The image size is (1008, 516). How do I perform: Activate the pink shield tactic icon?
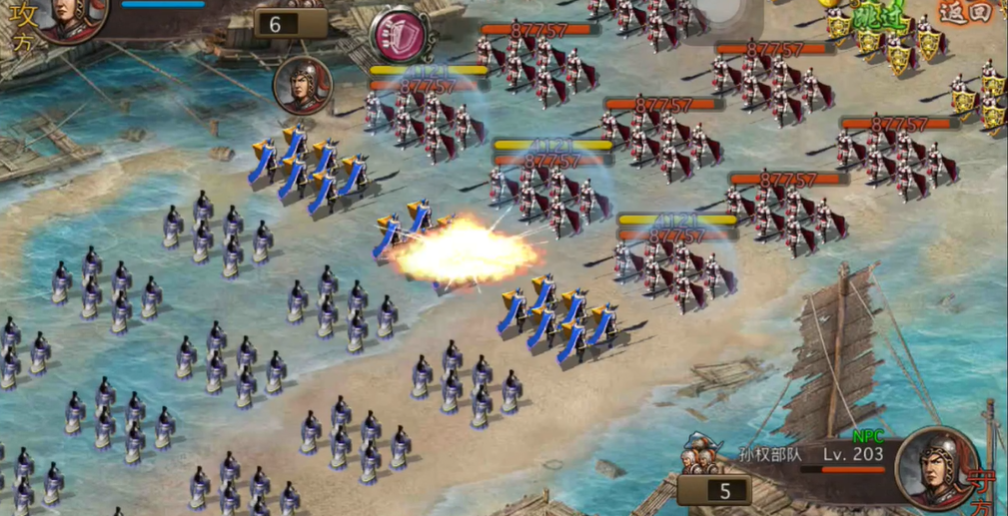pos(398,35)
